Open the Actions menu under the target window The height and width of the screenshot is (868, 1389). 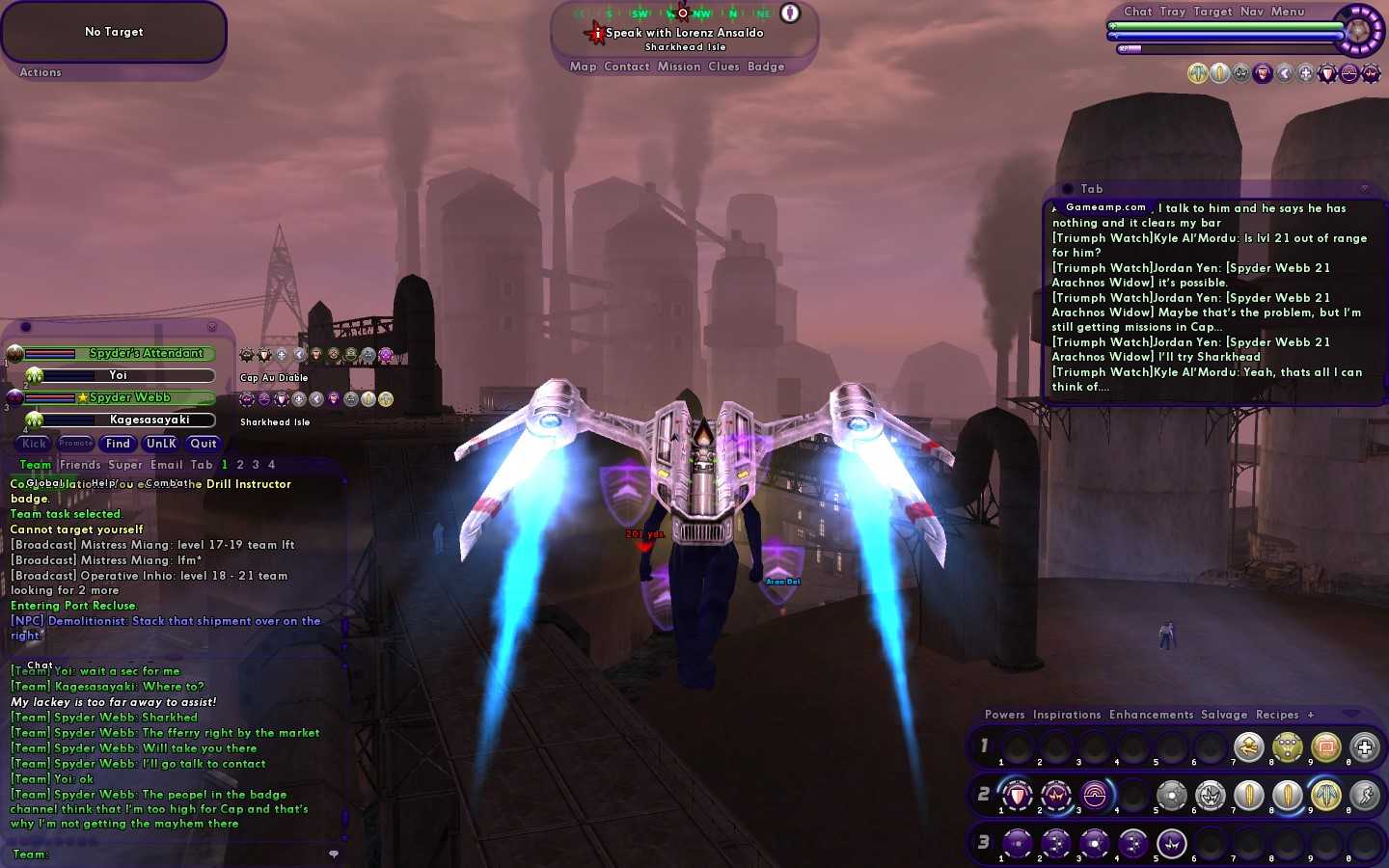41,72
